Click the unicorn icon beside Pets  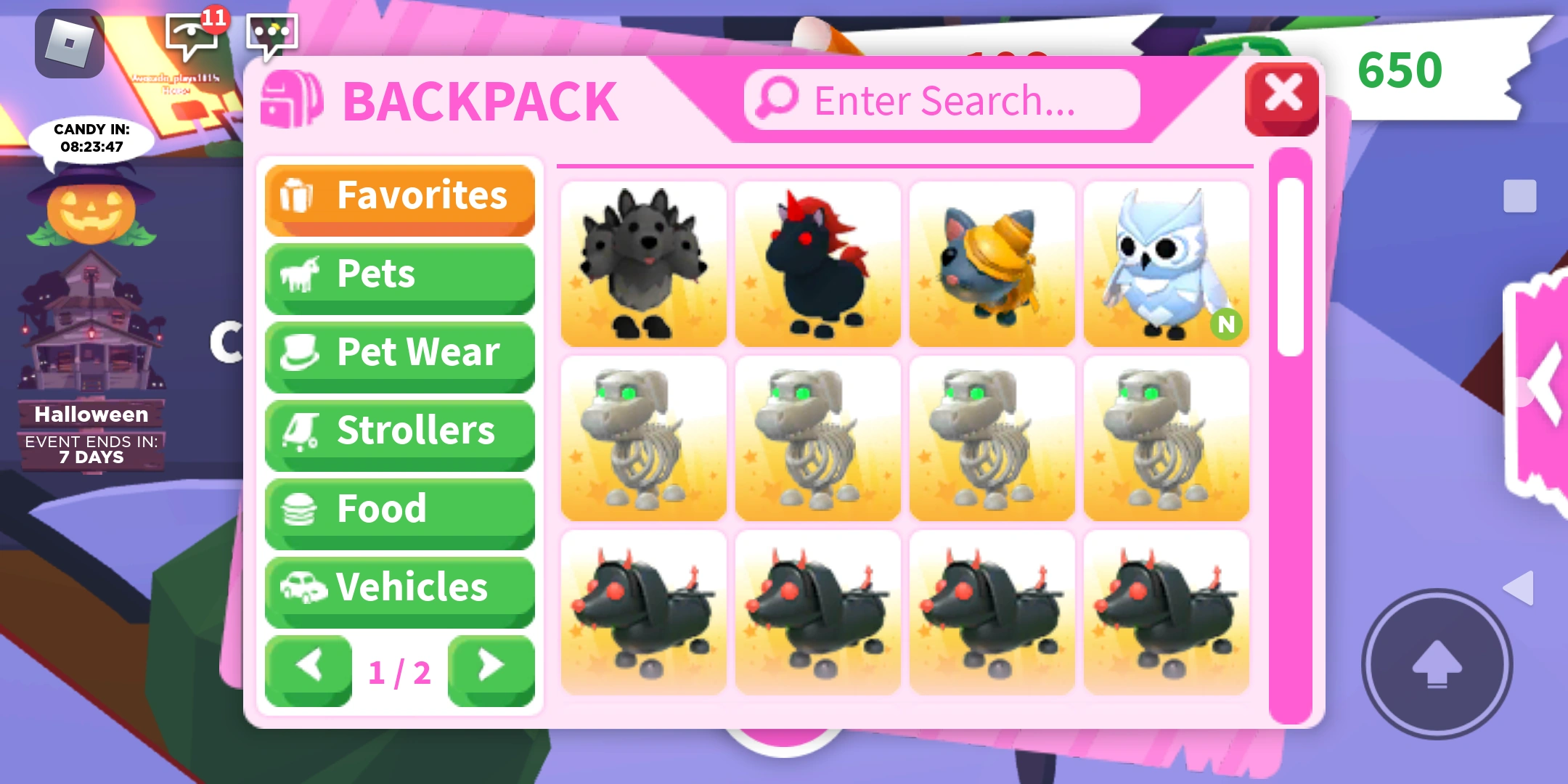click(300, 274)
